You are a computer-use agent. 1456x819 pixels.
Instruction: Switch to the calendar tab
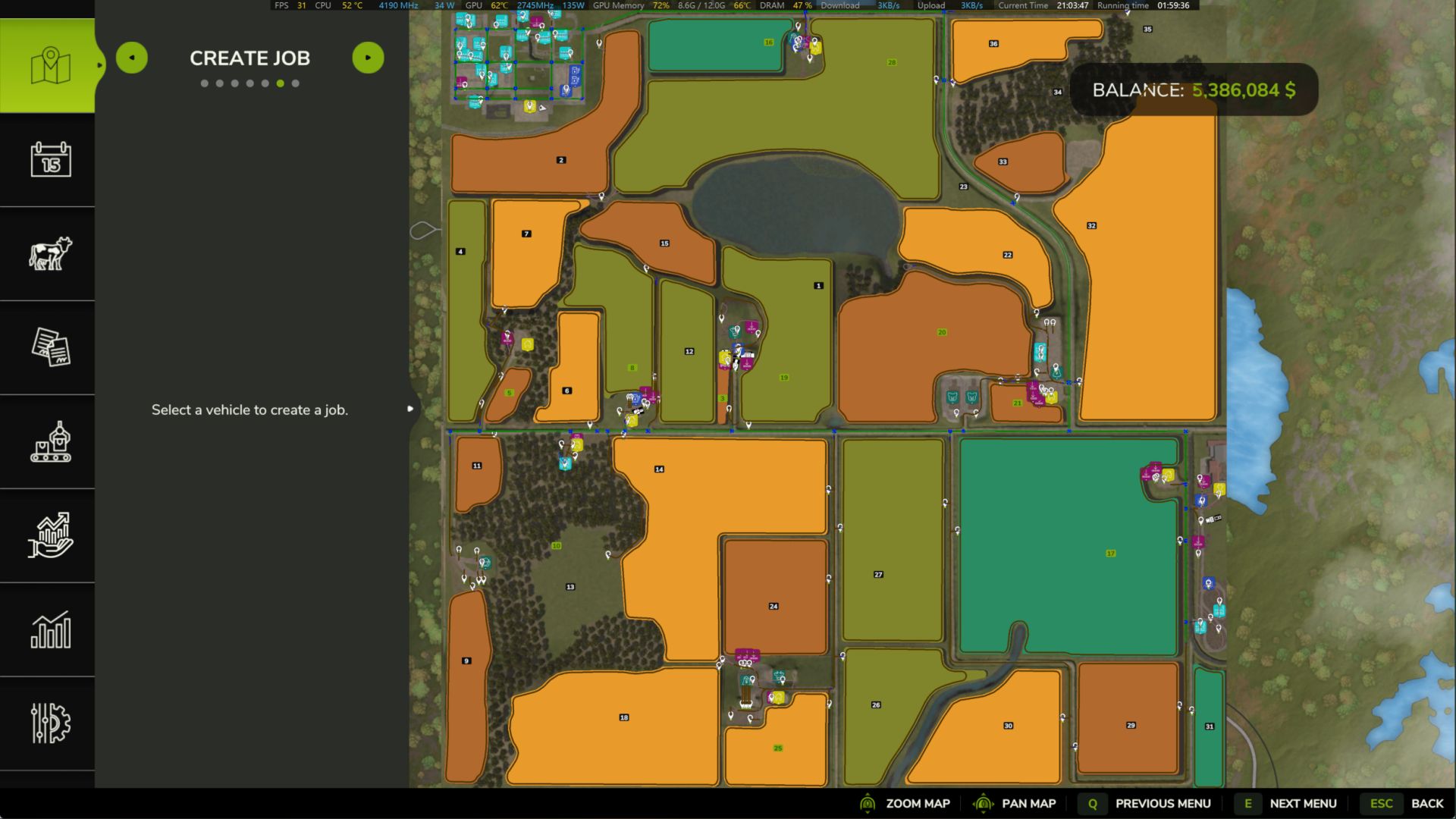coord(50,159)
